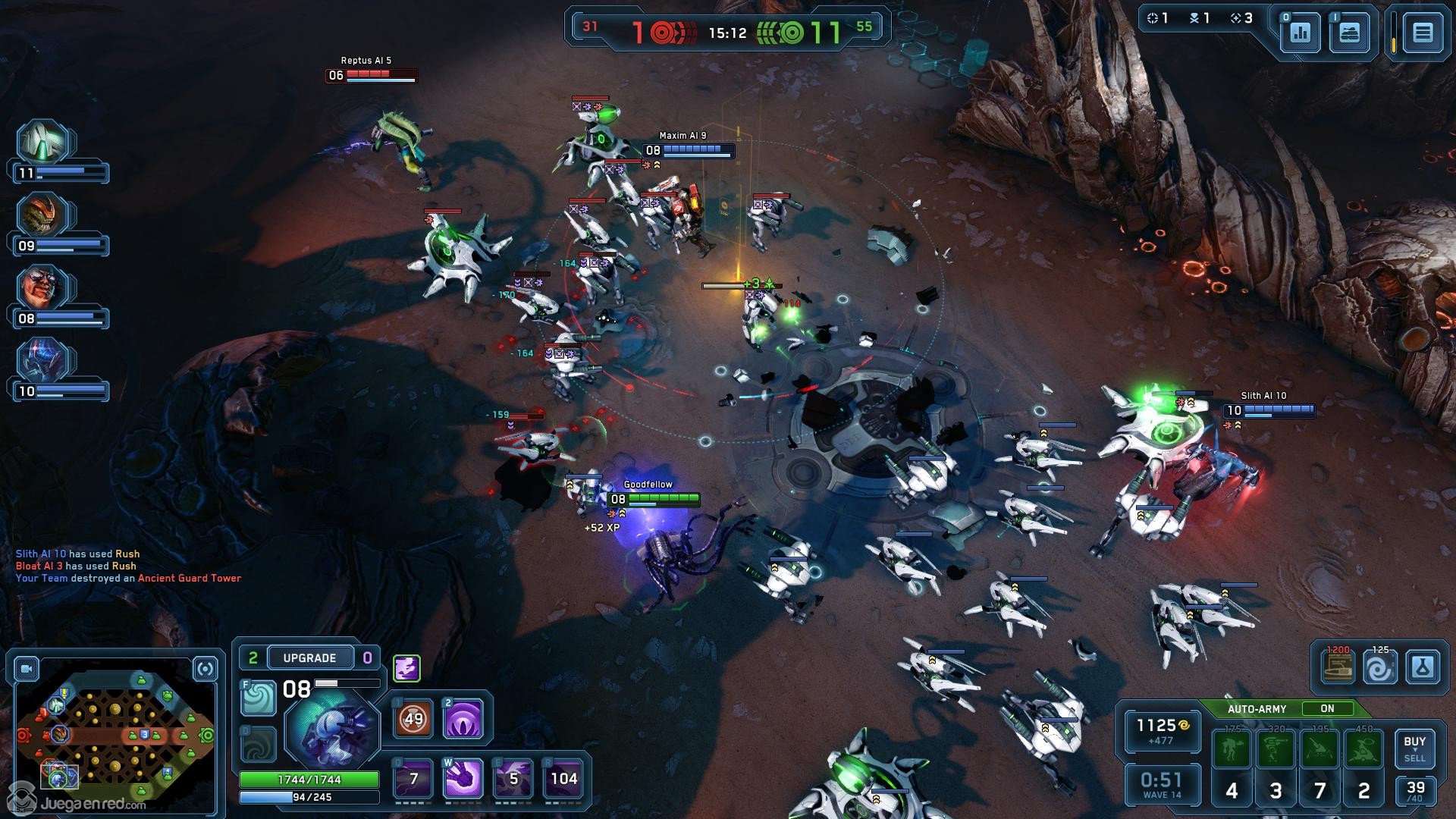Open the flask research shop button
The height and width of the screenshot is (819, 1456).
[x=1423, y=668]
